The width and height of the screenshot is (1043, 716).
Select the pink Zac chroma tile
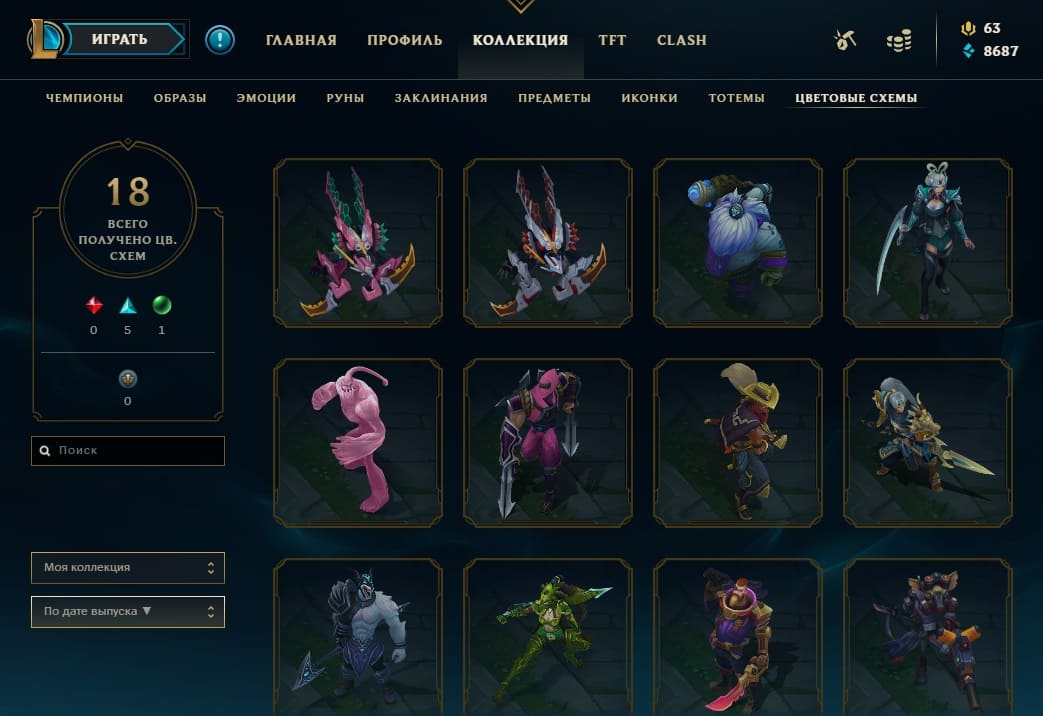(357, 443)
